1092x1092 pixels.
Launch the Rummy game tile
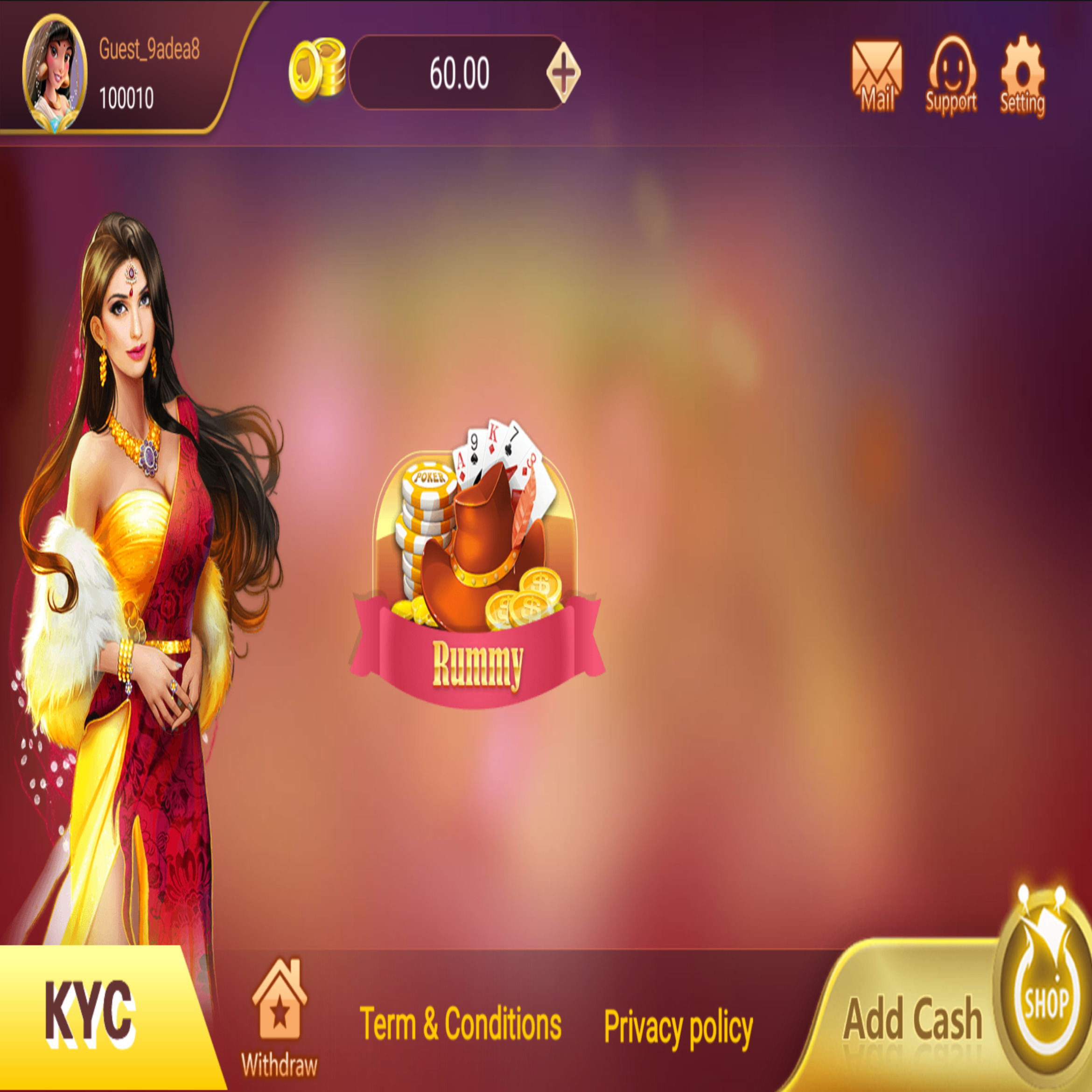pos(477,565)
